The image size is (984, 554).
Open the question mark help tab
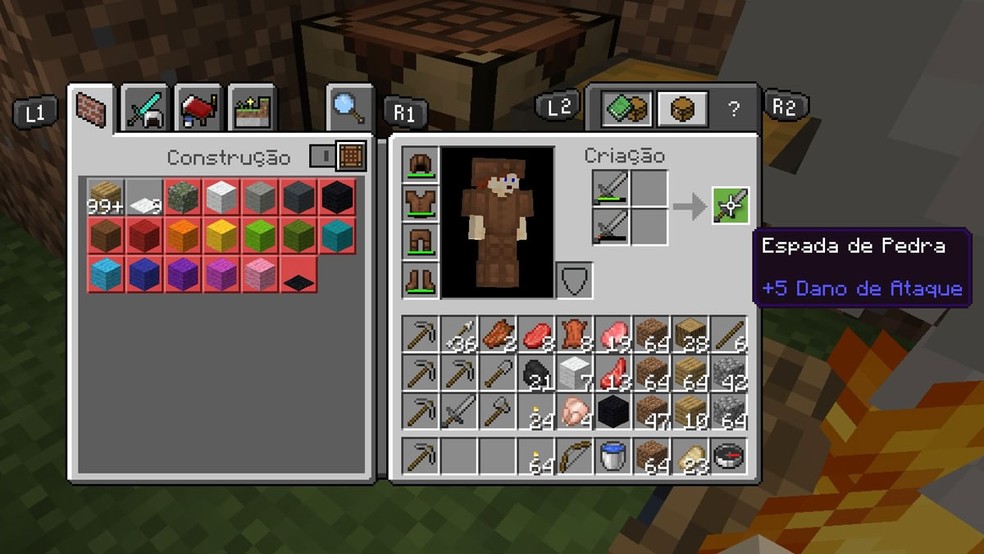pyautogui.click(x=733, y=109)
